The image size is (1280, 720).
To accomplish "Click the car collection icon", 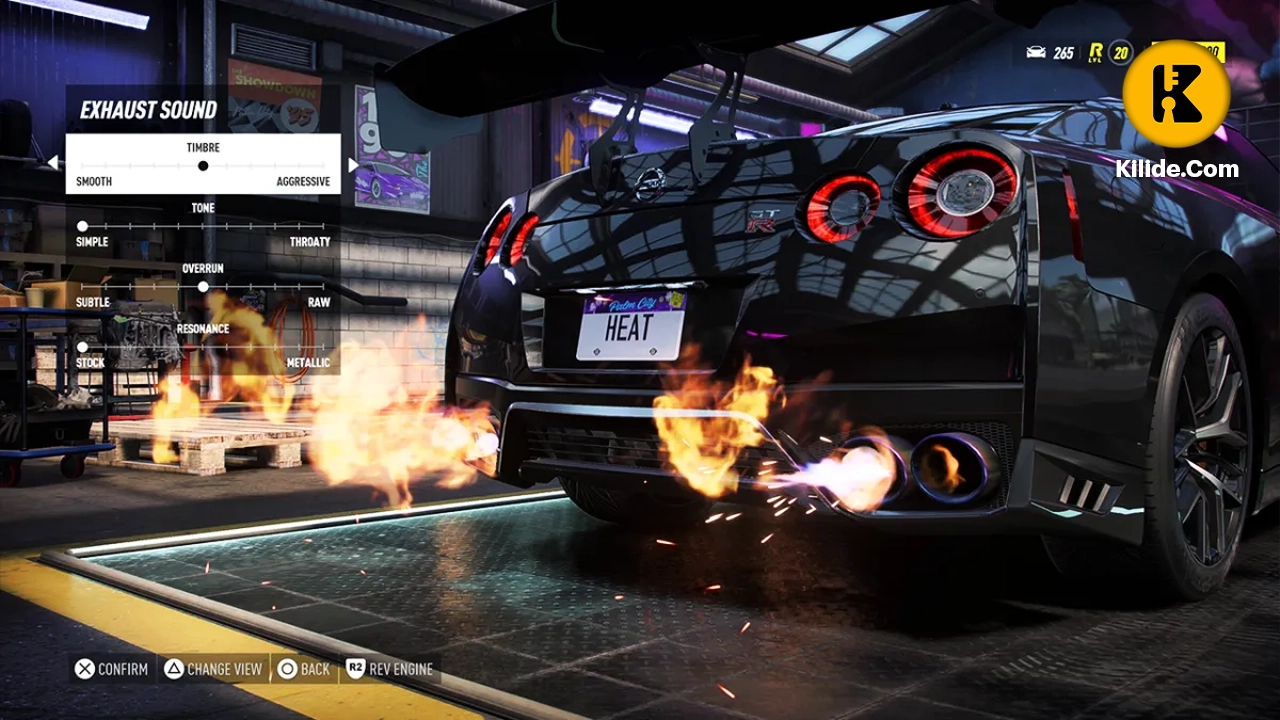I will [x=1036, y=51].
